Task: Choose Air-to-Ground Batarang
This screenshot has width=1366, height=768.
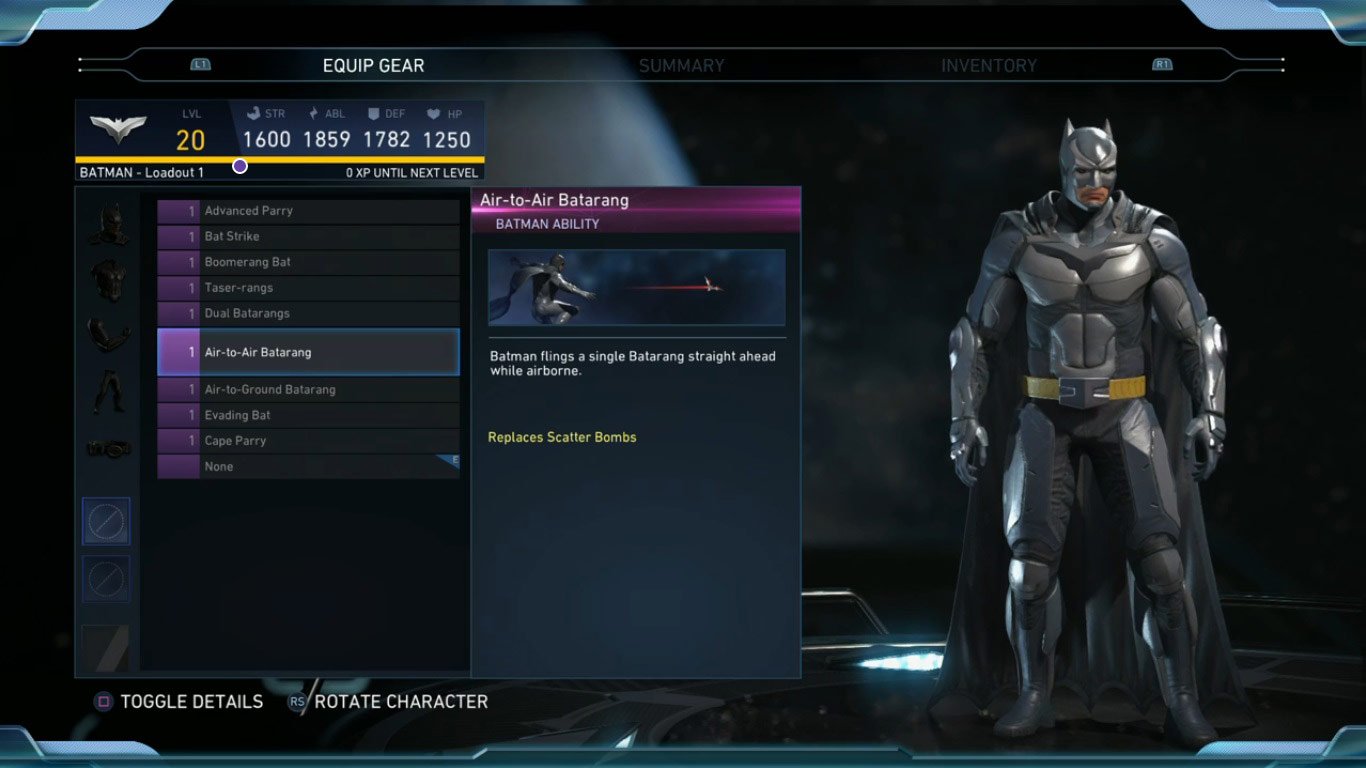Action: tap(308, 390)
